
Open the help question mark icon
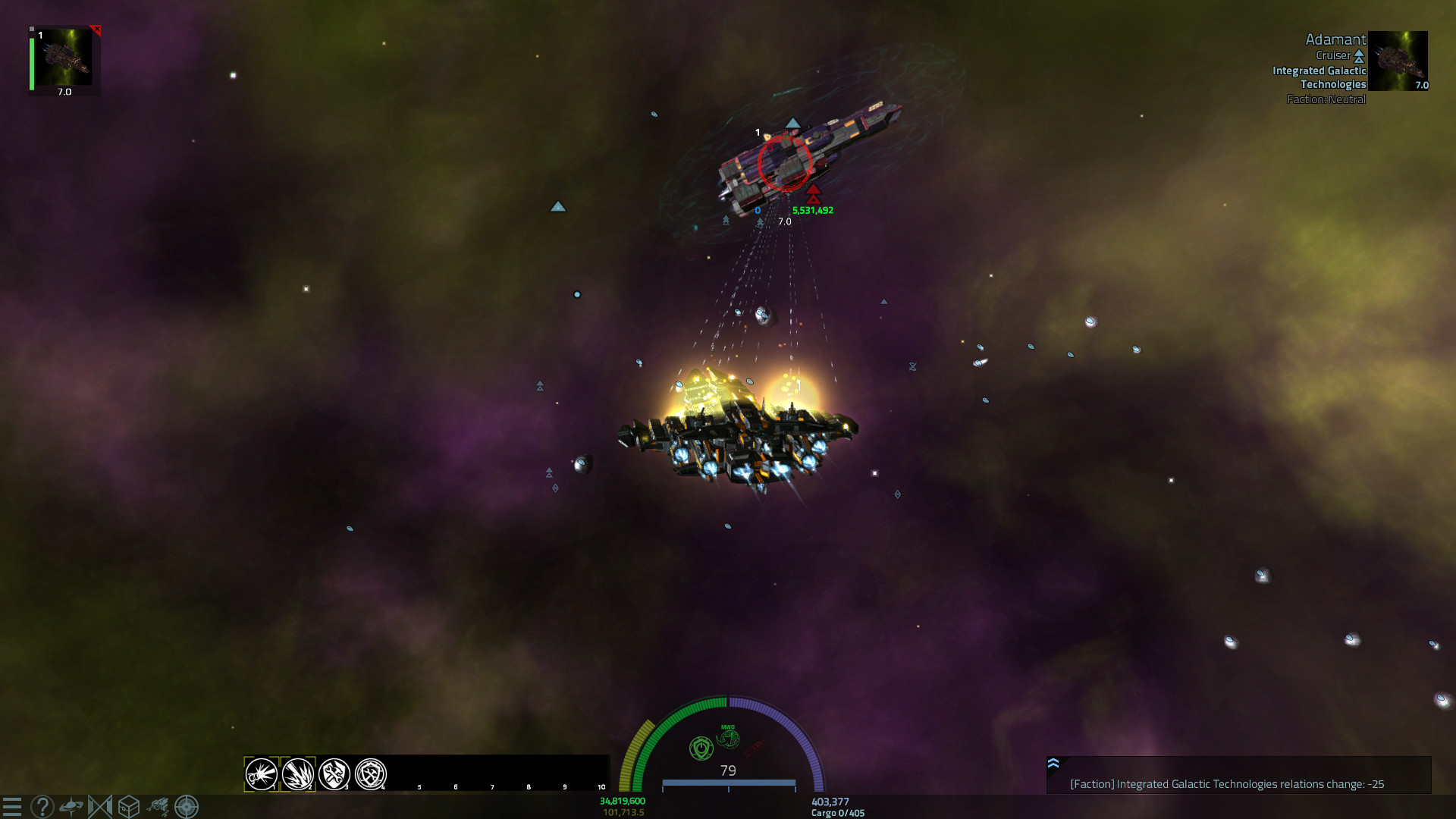click(x=42, y=805)
